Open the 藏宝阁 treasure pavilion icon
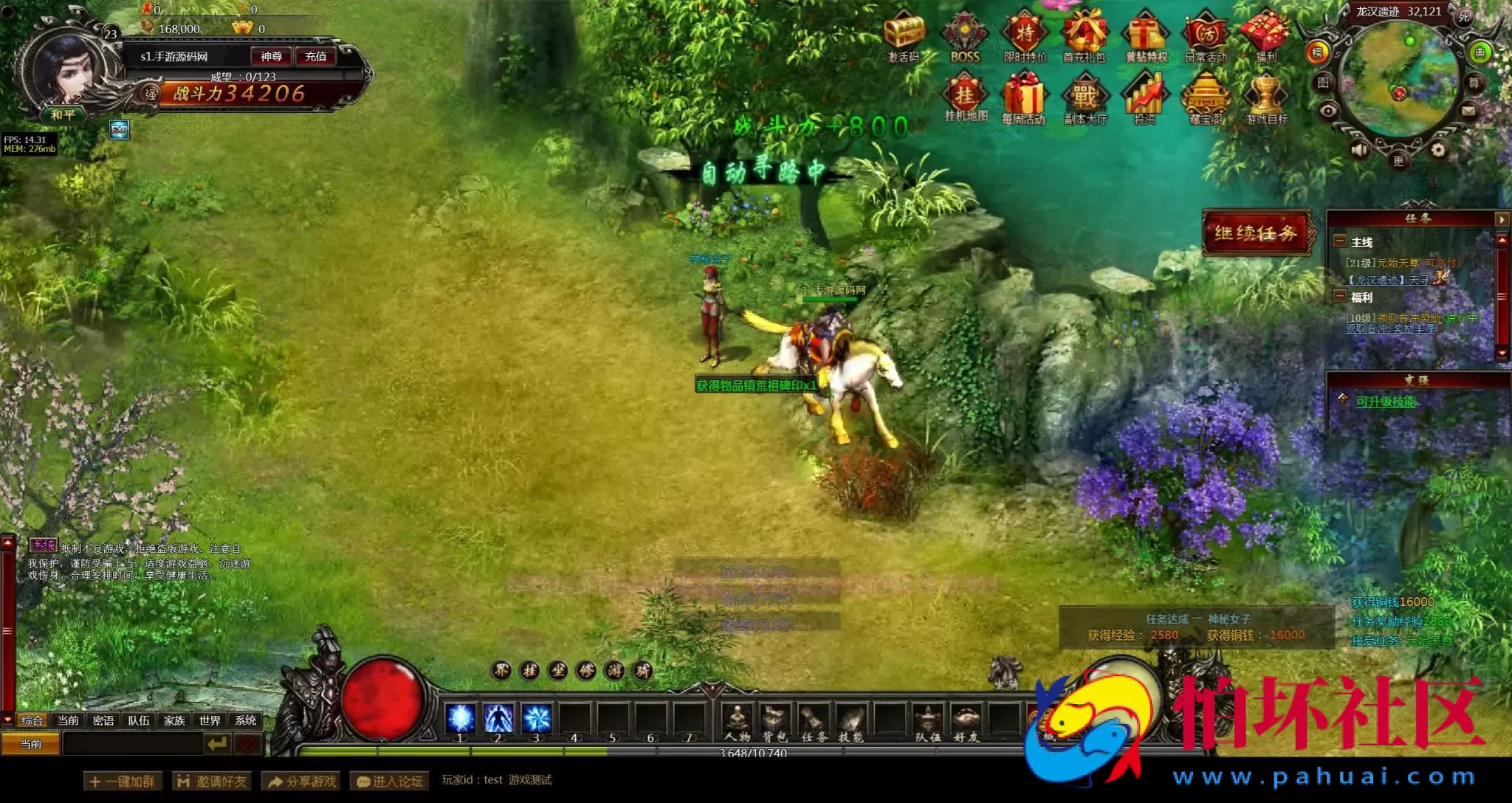 click(1206, 99)
